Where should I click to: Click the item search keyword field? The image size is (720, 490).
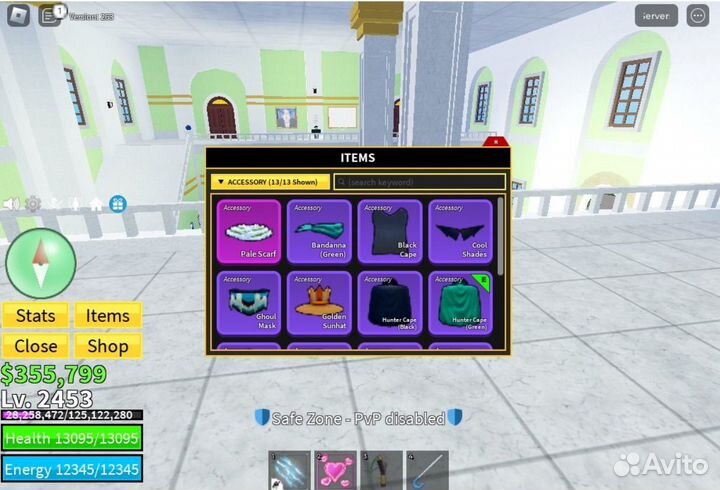[419, 182]
